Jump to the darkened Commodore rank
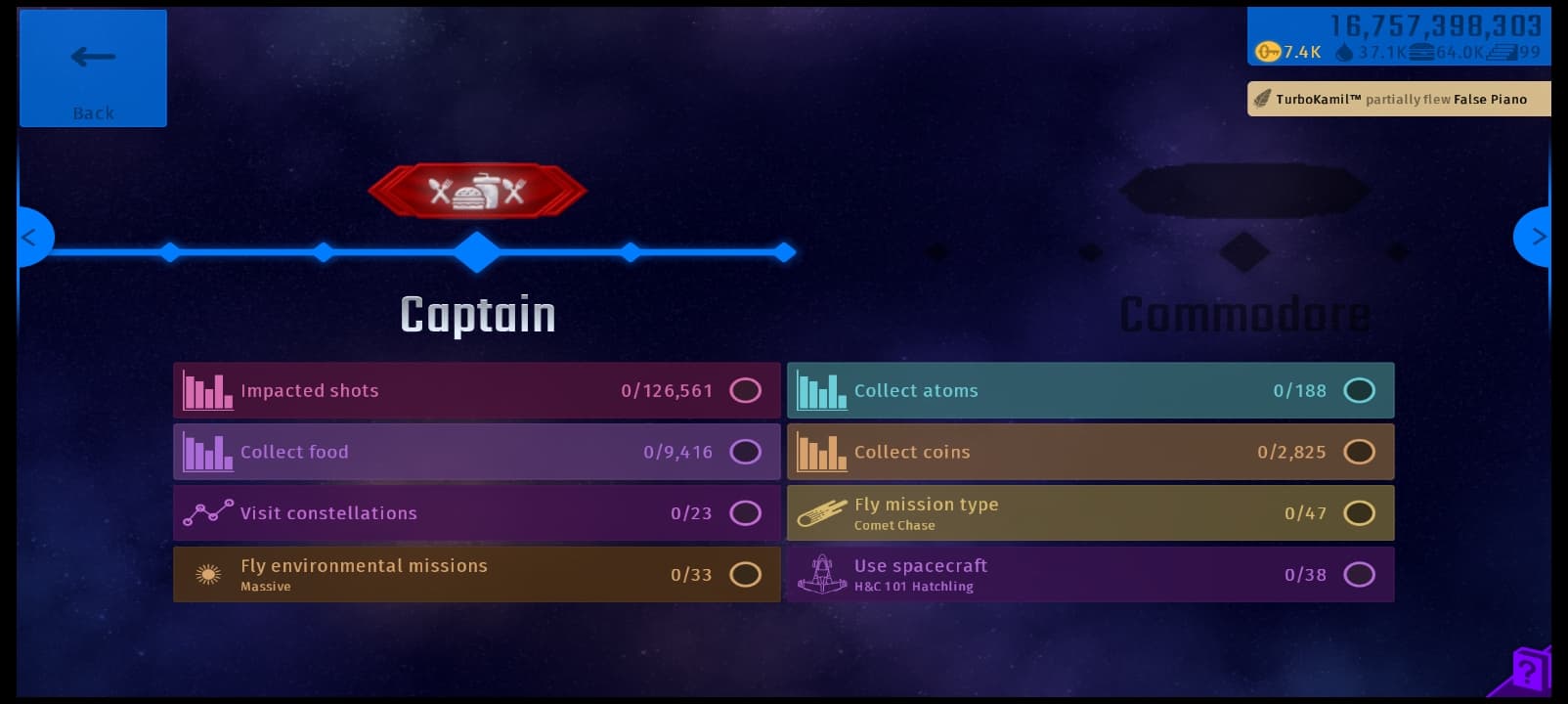This screenshot has height=704, width=1568. (1243, 315)
